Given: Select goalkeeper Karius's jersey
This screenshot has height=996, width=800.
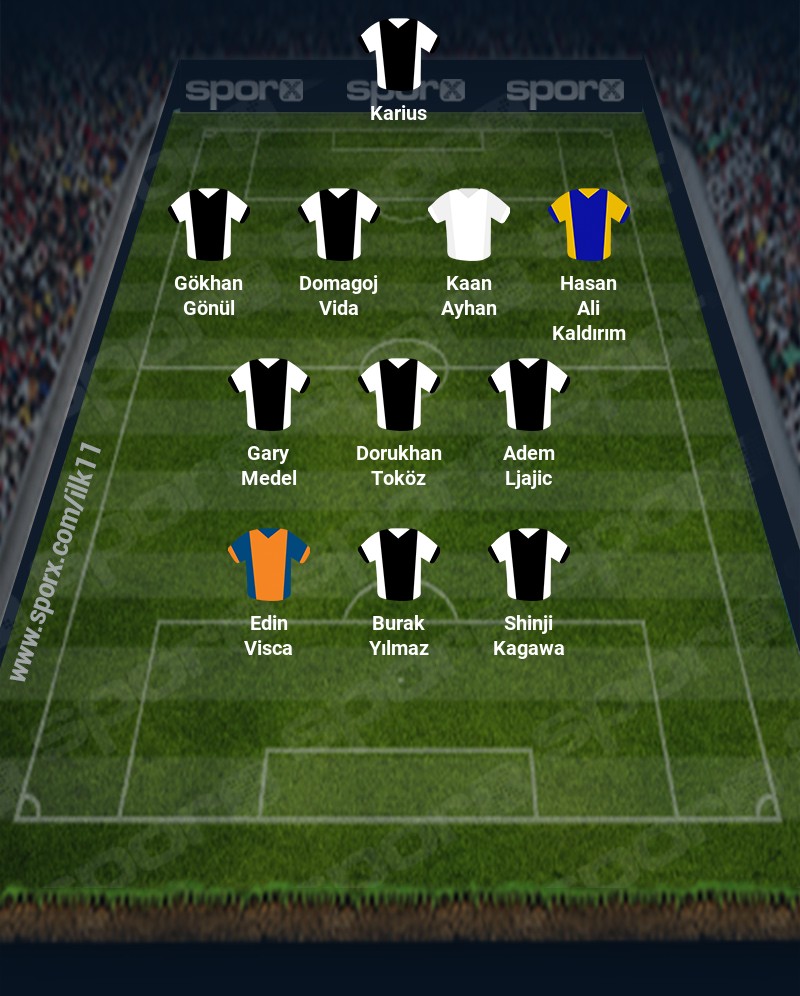Looking at the screenshot, I should coord(399,54).
